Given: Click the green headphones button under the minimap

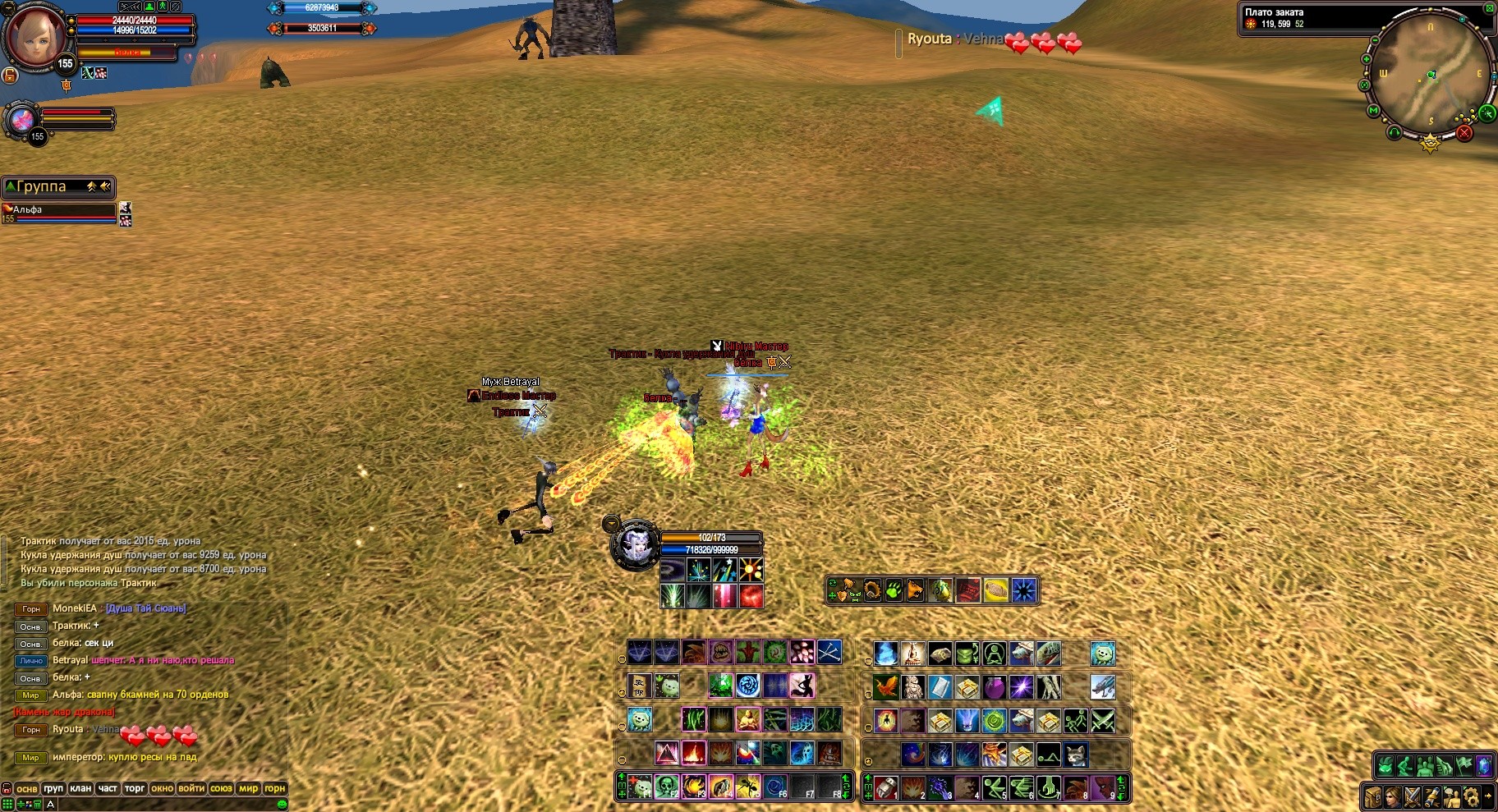Looking at the screenshot, I should (x=1394, y=131).
